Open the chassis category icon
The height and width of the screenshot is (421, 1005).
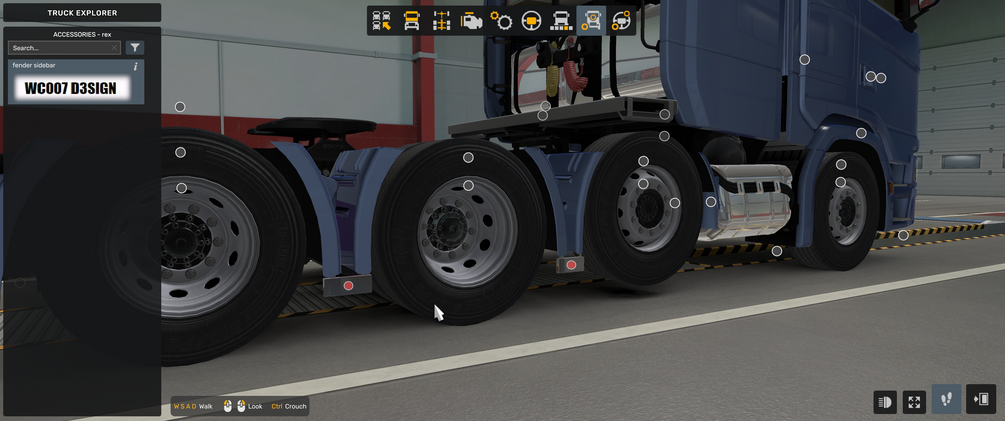[x=441, y=21]
